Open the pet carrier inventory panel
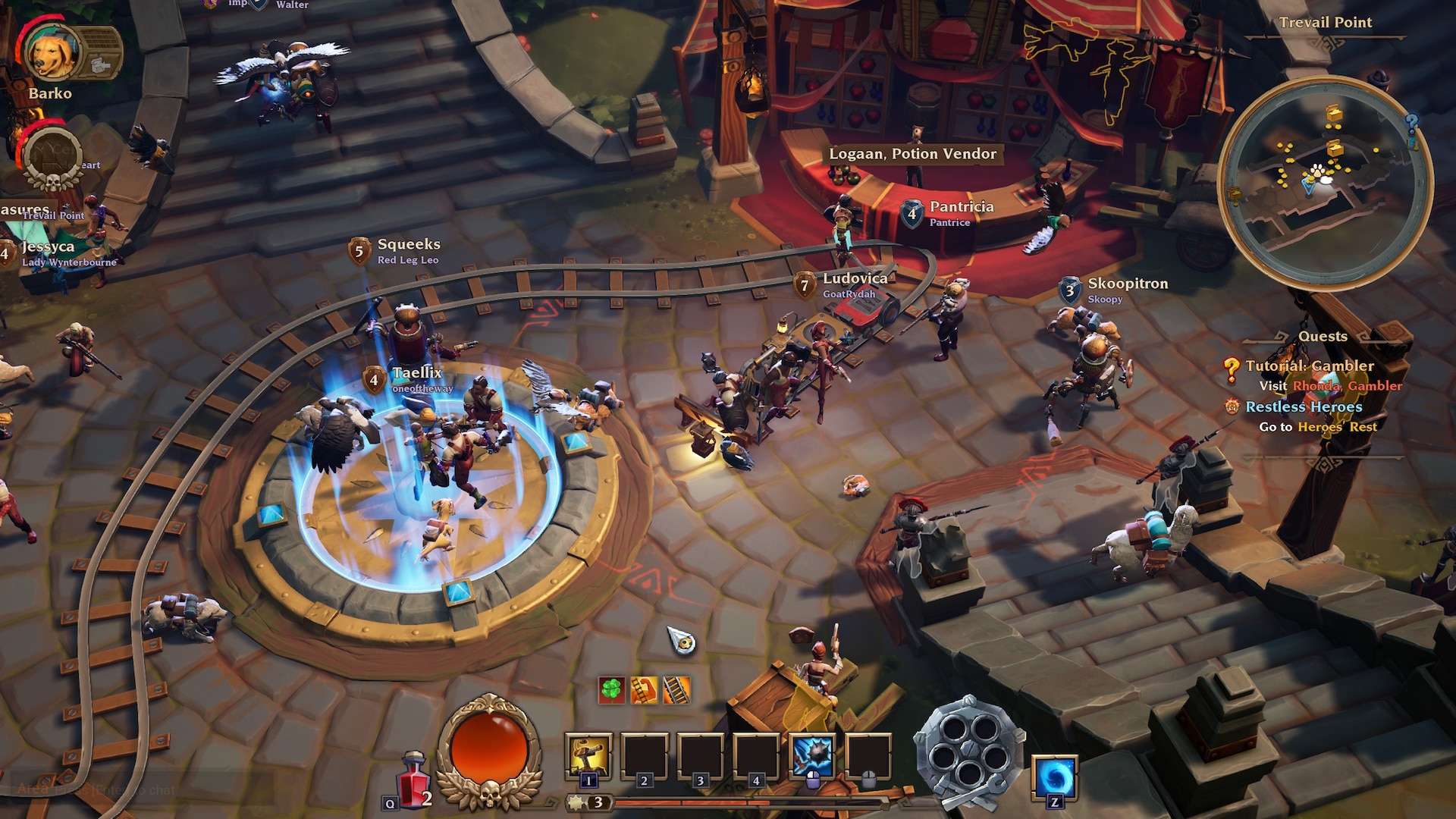Viewport: 1456px width, 819px height. click(x=100, y=52)
